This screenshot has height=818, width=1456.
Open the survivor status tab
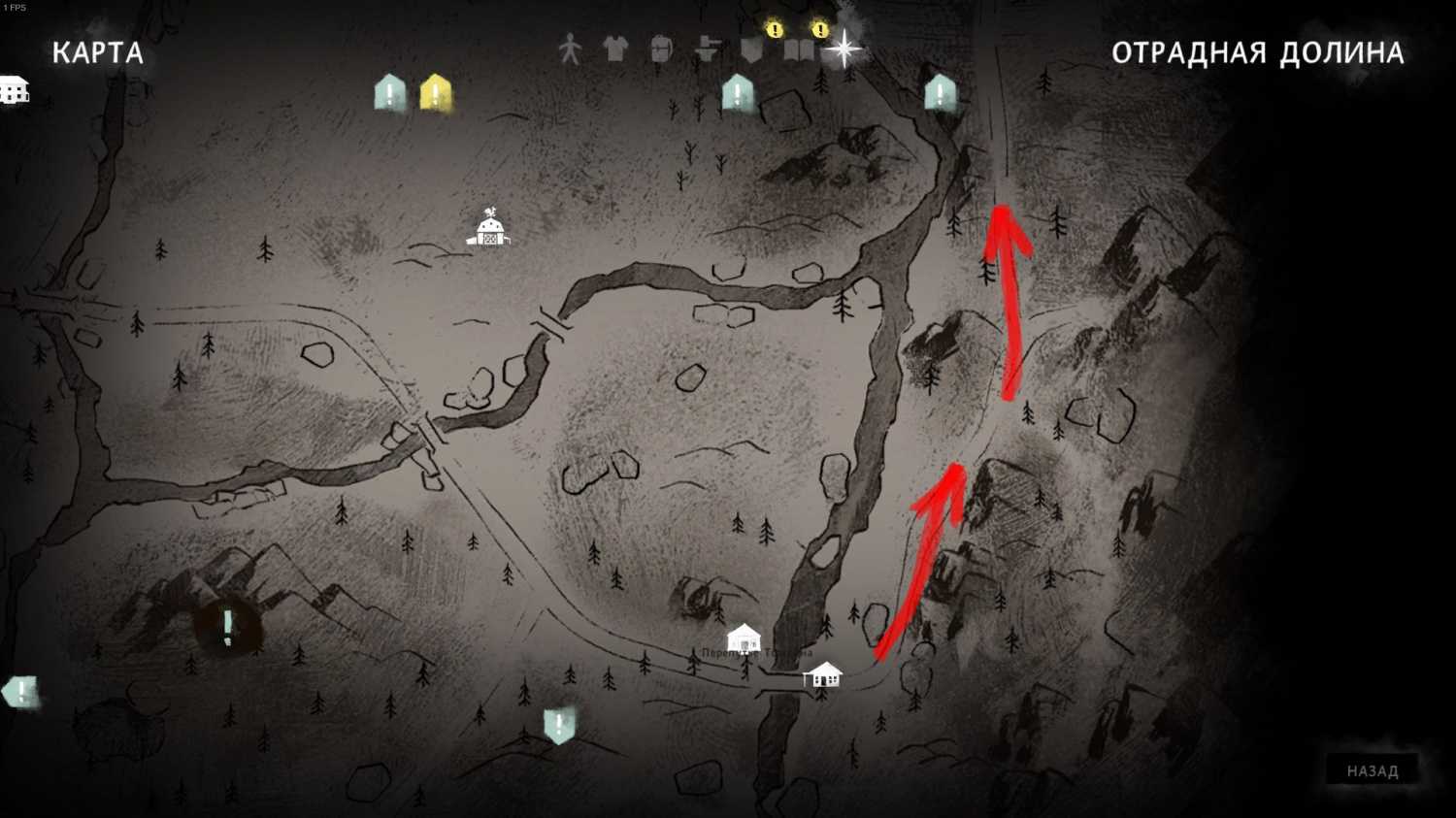click(570, 49)
